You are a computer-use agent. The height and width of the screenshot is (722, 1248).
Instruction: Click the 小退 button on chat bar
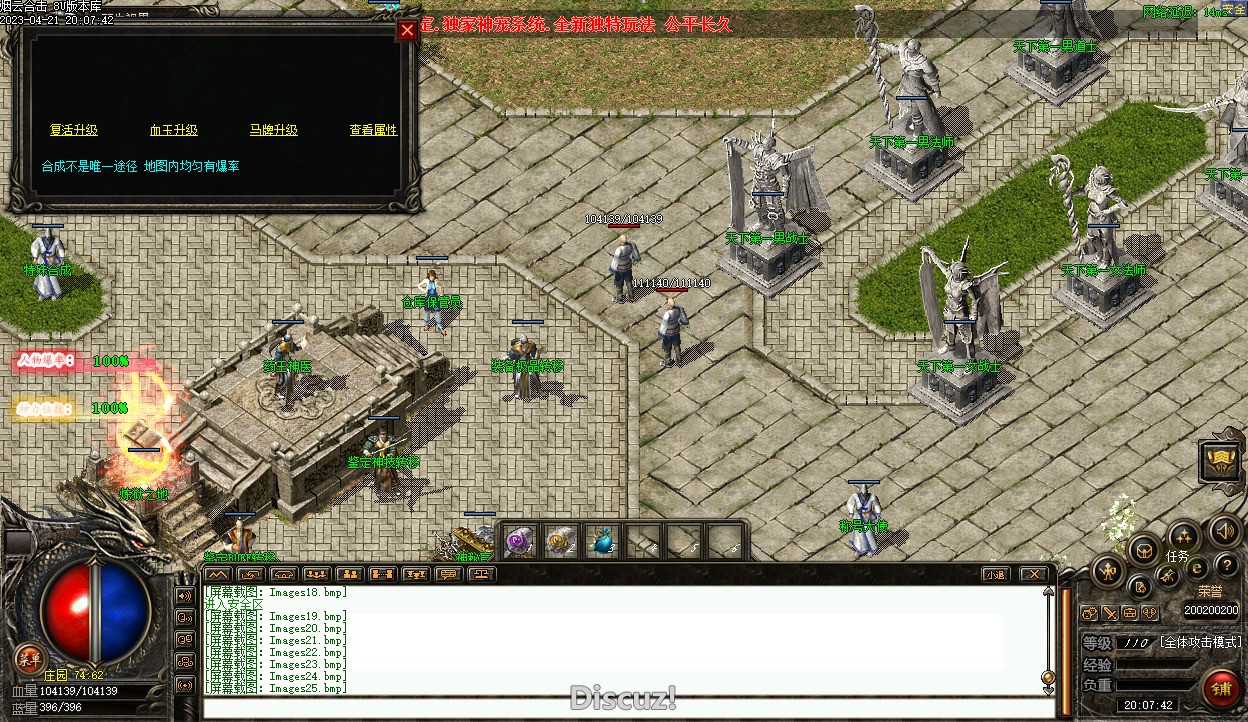(x=994, y=574)
